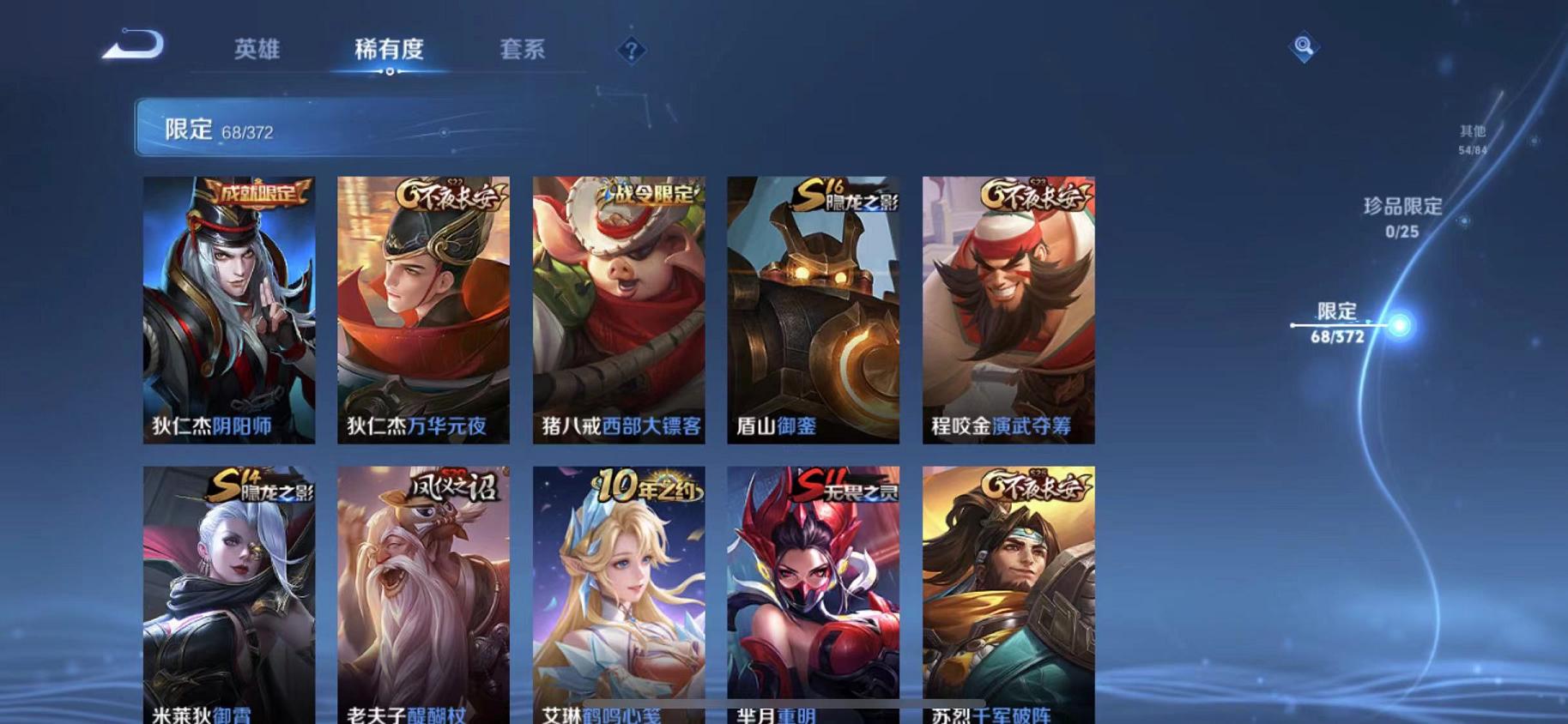This screenshot has width=1568, height=724.
Task: Open the 狄仁杰万华元夜 skin card
Action: 423,309
